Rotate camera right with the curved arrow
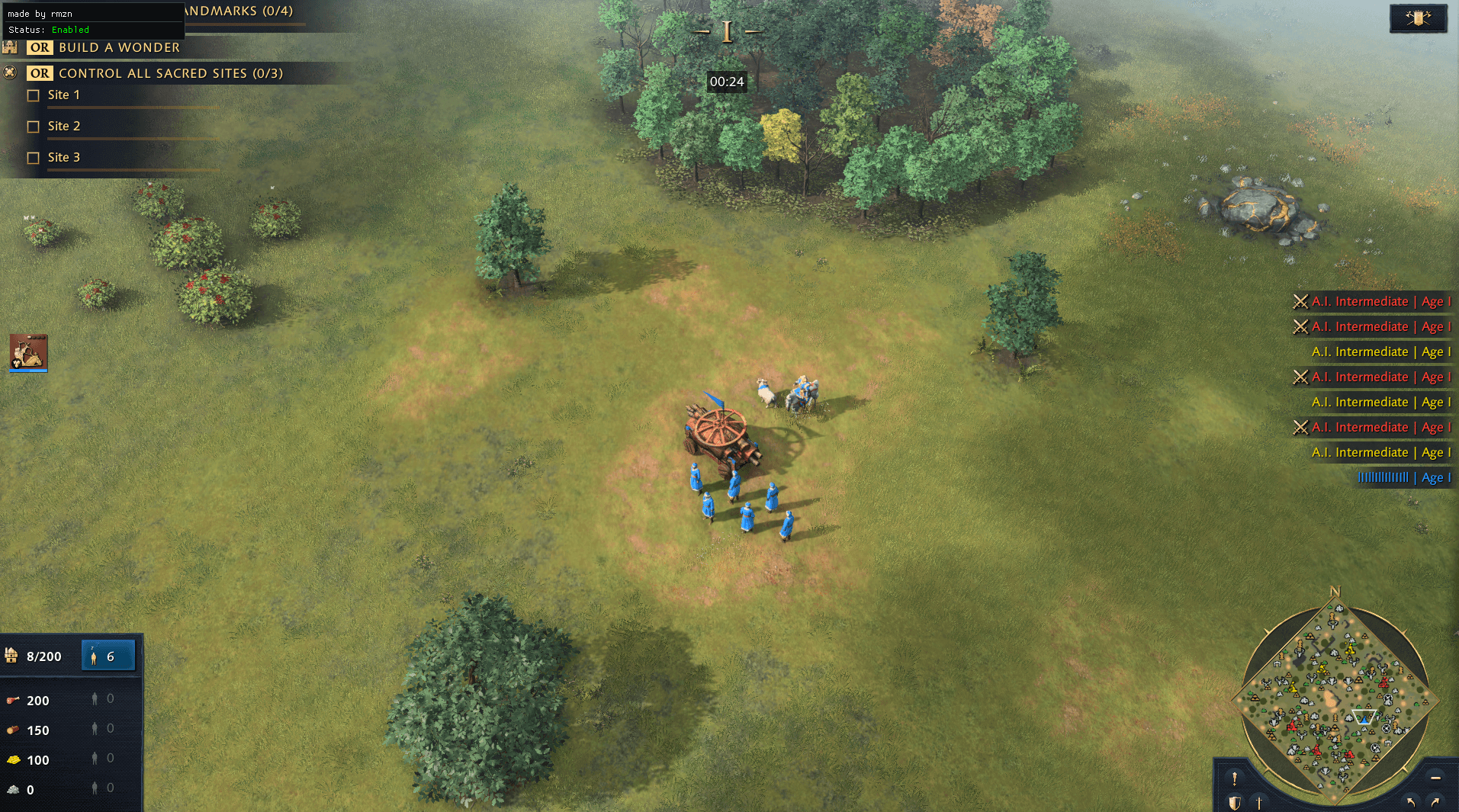The width and height of the screenshot is (1459, 812). pos(1435,801)
